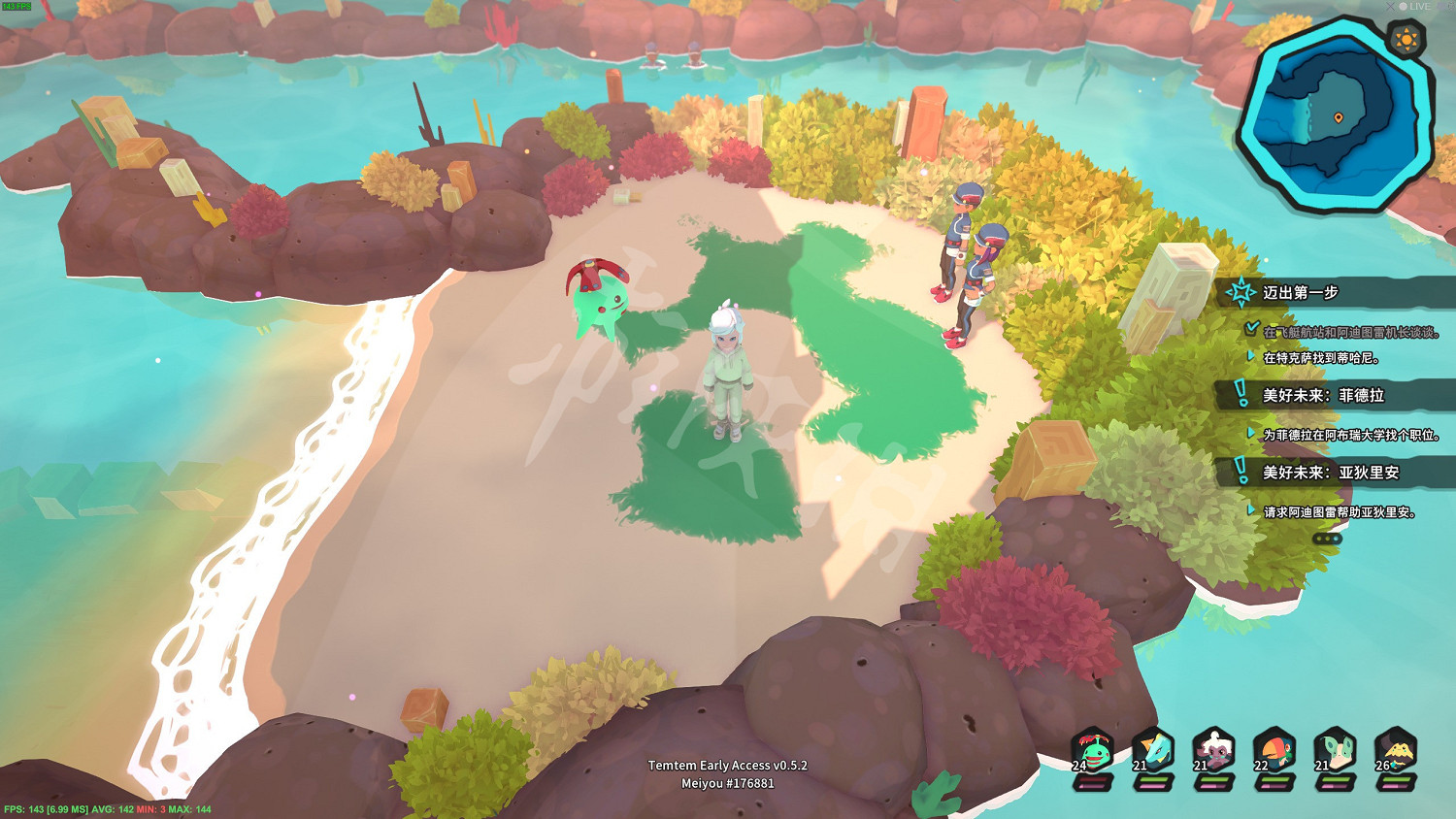Image resolution: width=1456 pixels, height=819 pixels.
Task: Toggle the completed objective checkmark
Action: pos(1251,326)
